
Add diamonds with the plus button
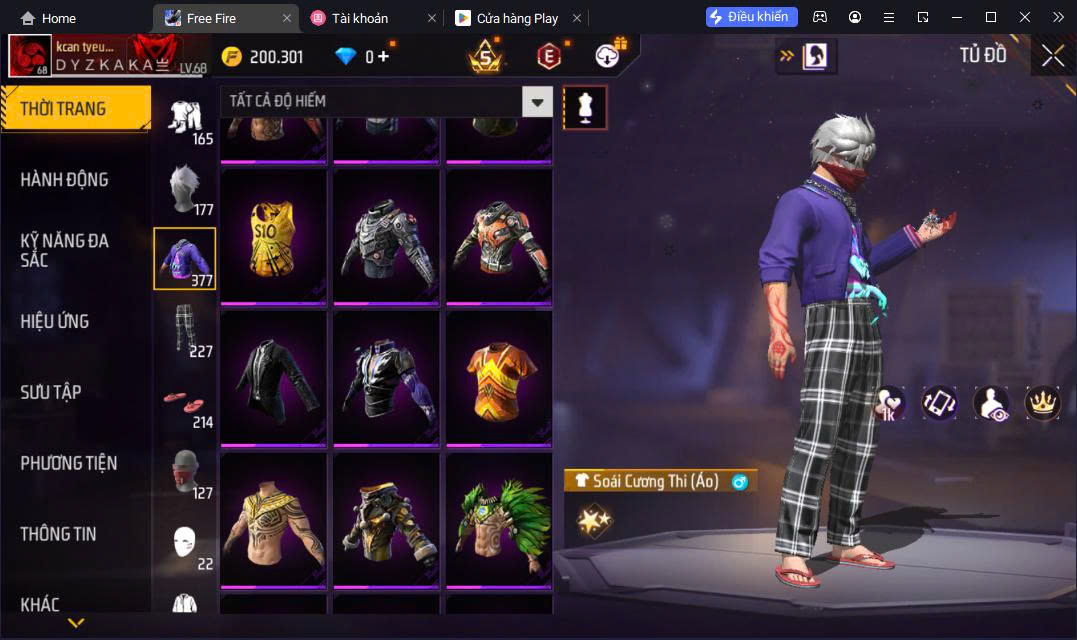[383, 57]
